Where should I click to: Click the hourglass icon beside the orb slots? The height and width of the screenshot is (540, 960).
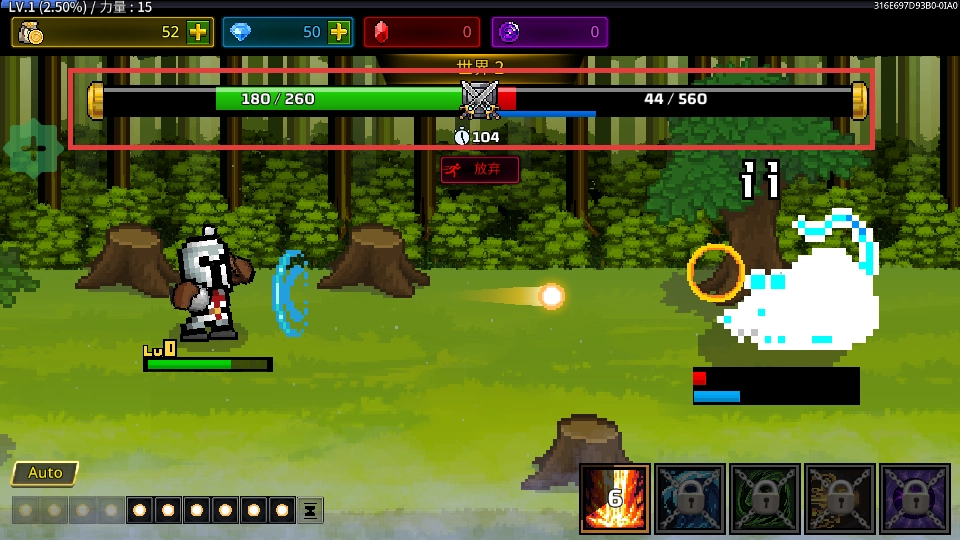pyautogui.click(x=311, y=510)
